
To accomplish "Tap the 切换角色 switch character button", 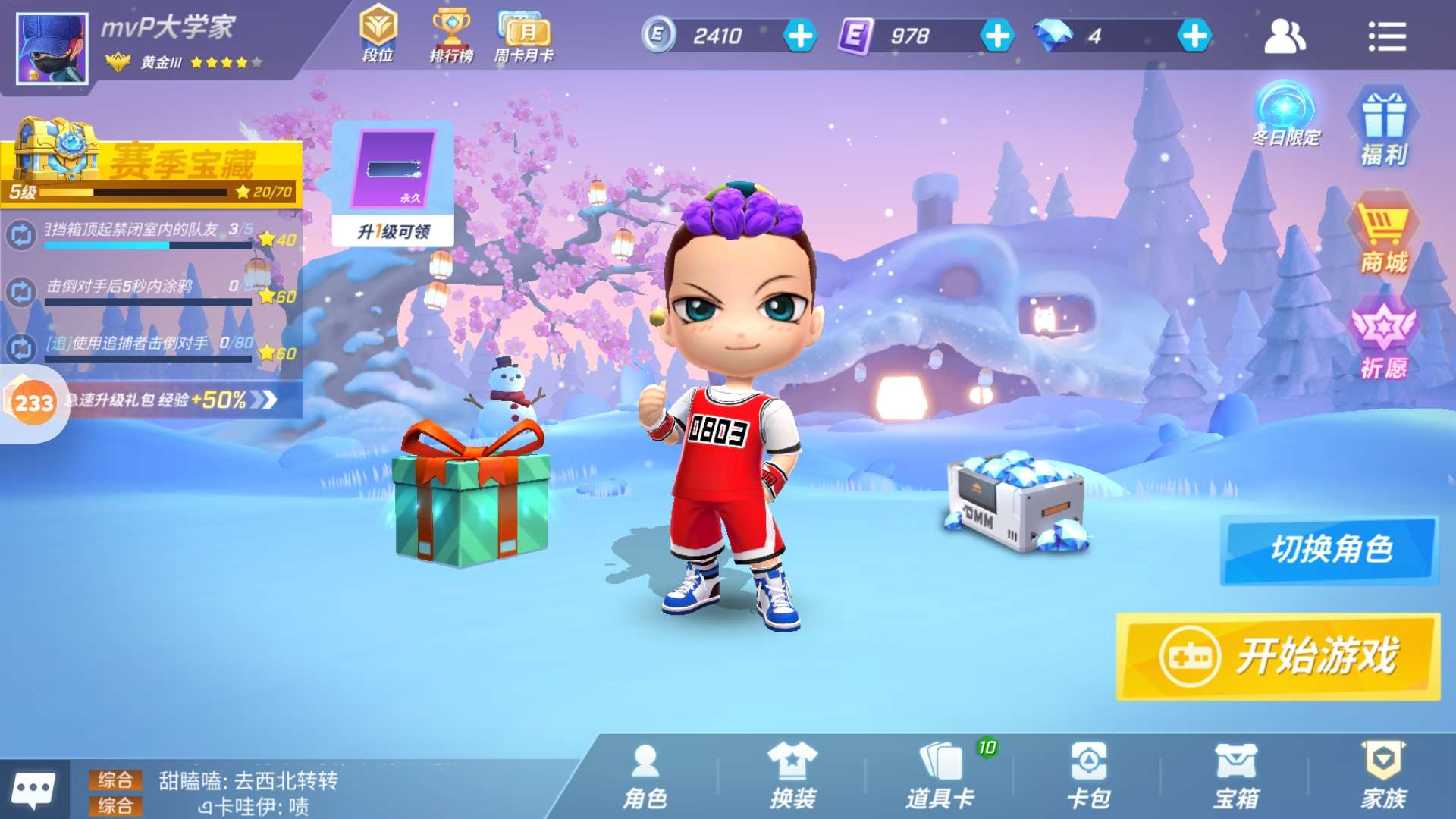I will click(1329, 550).
